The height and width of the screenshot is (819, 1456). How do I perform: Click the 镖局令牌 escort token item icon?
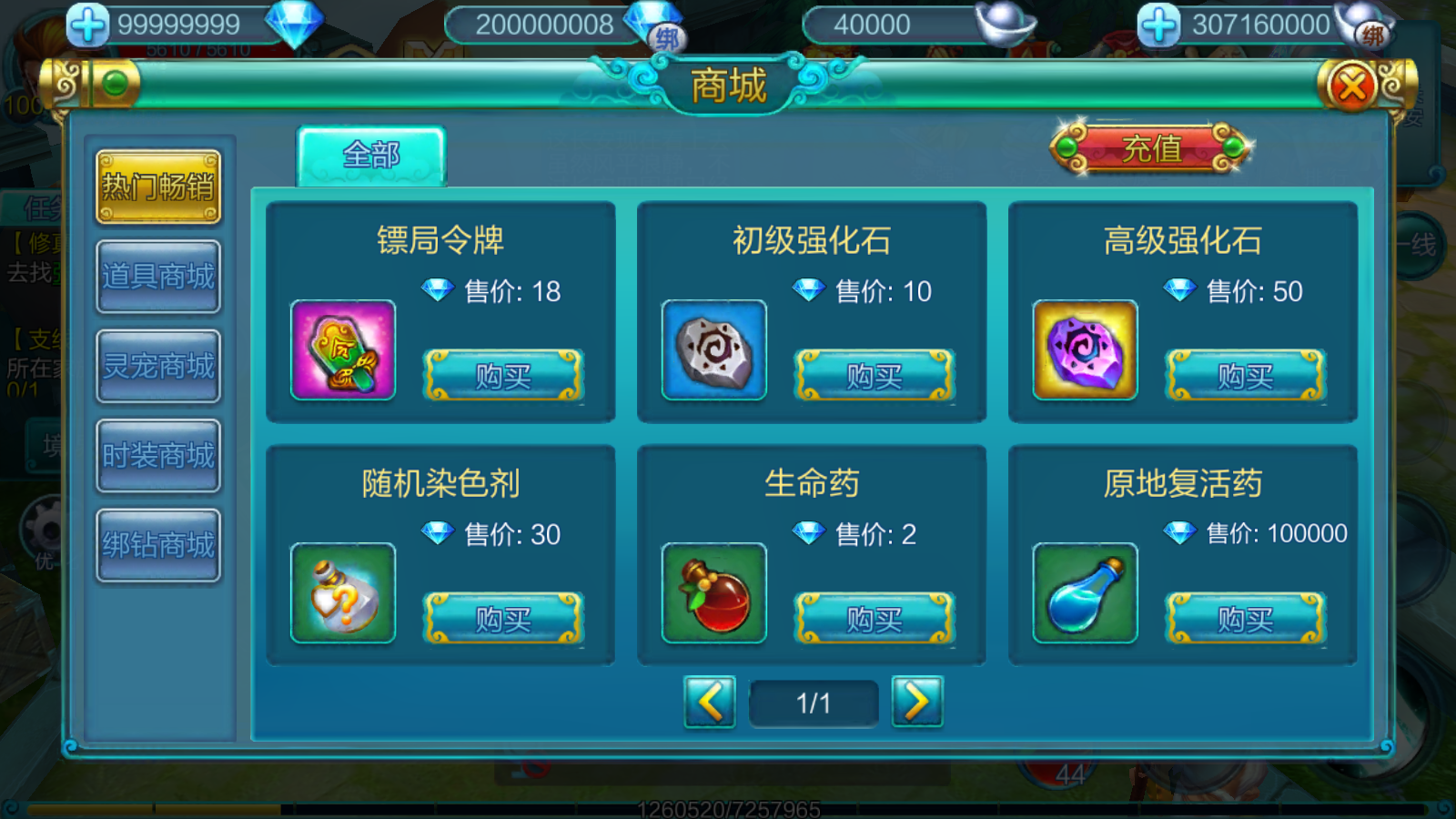coord(342,352)
